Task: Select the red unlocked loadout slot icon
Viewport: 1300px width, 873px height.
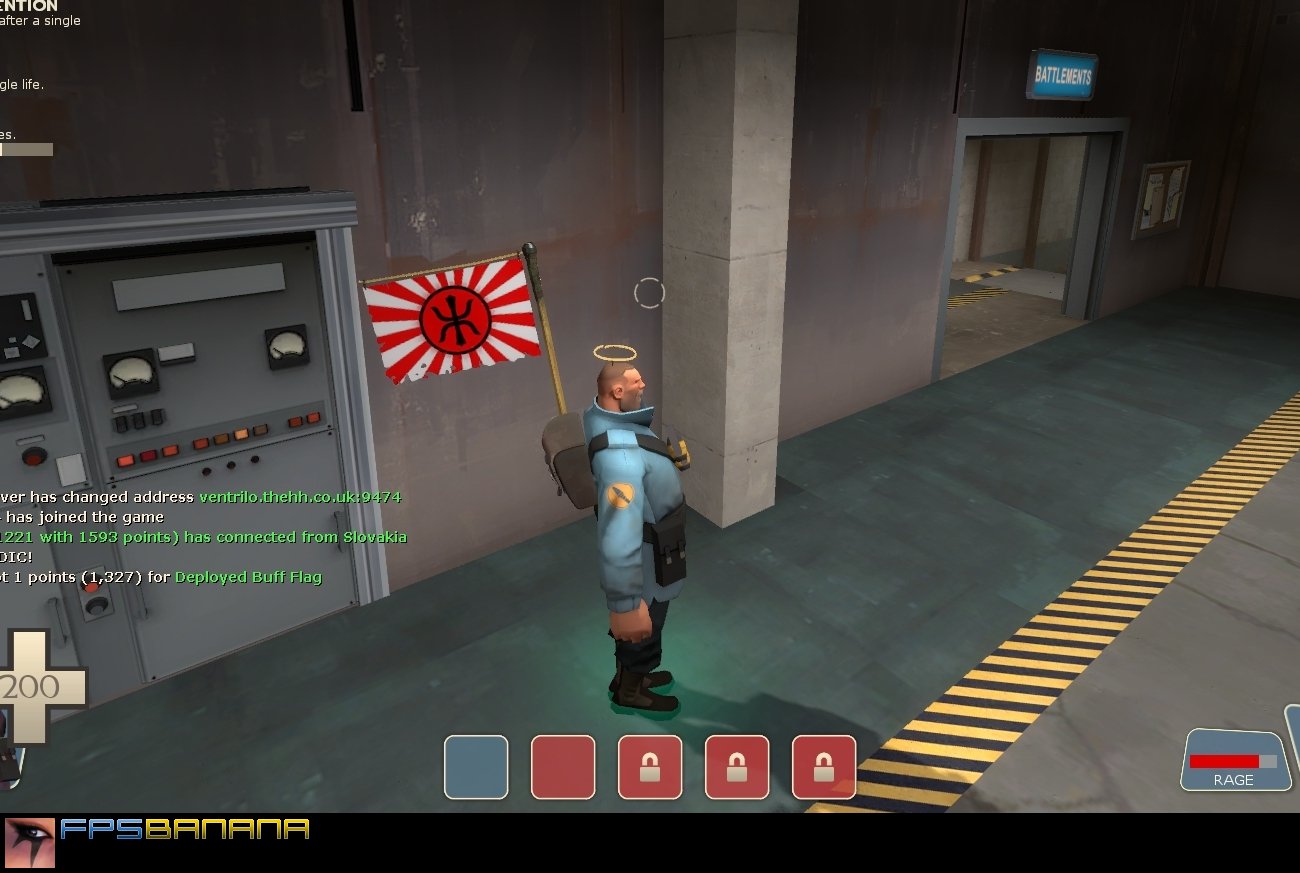Action: point(564,767)
